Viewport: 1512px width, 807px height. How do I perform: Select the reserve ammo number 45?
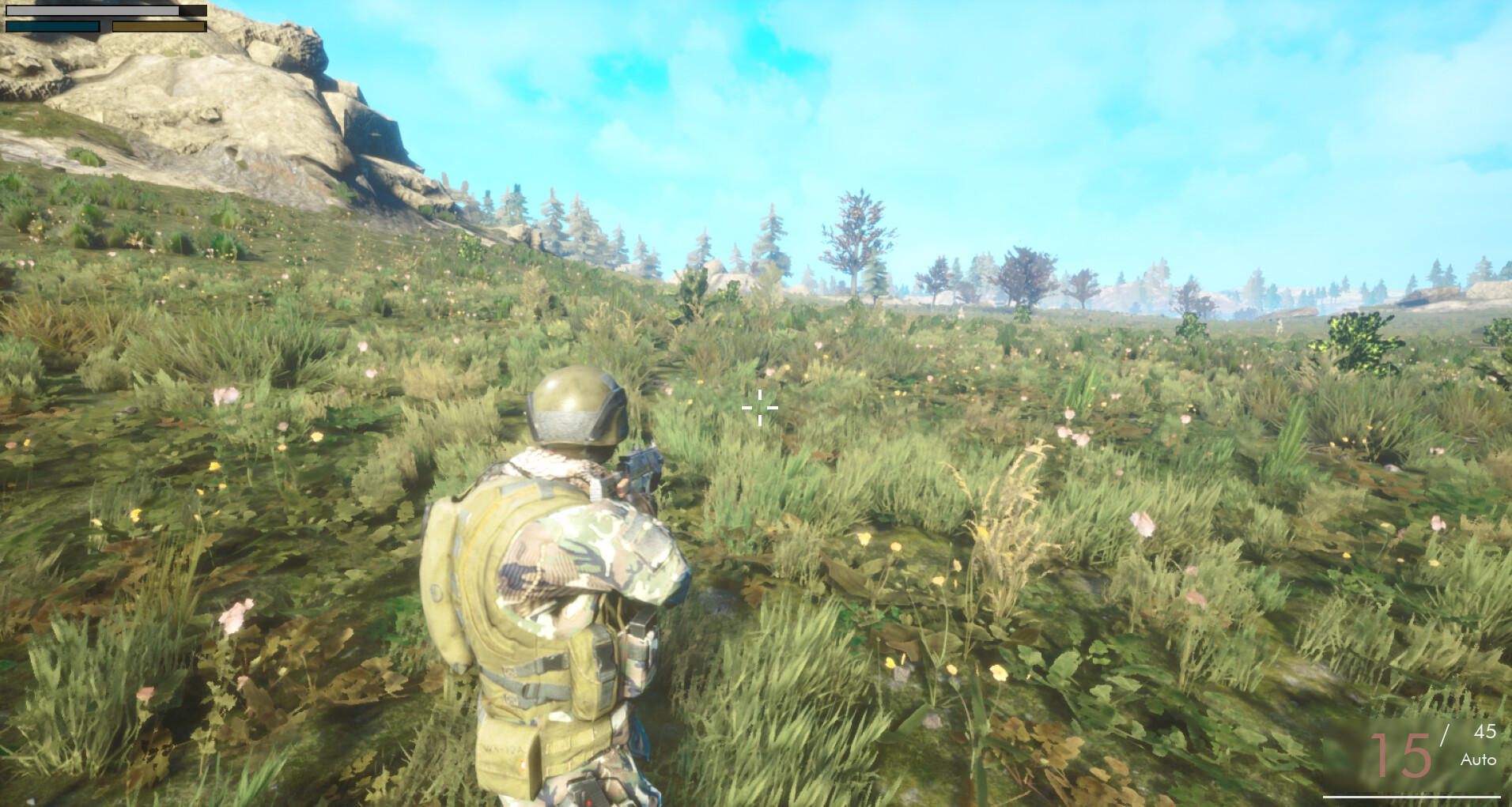pos(1485,733)
